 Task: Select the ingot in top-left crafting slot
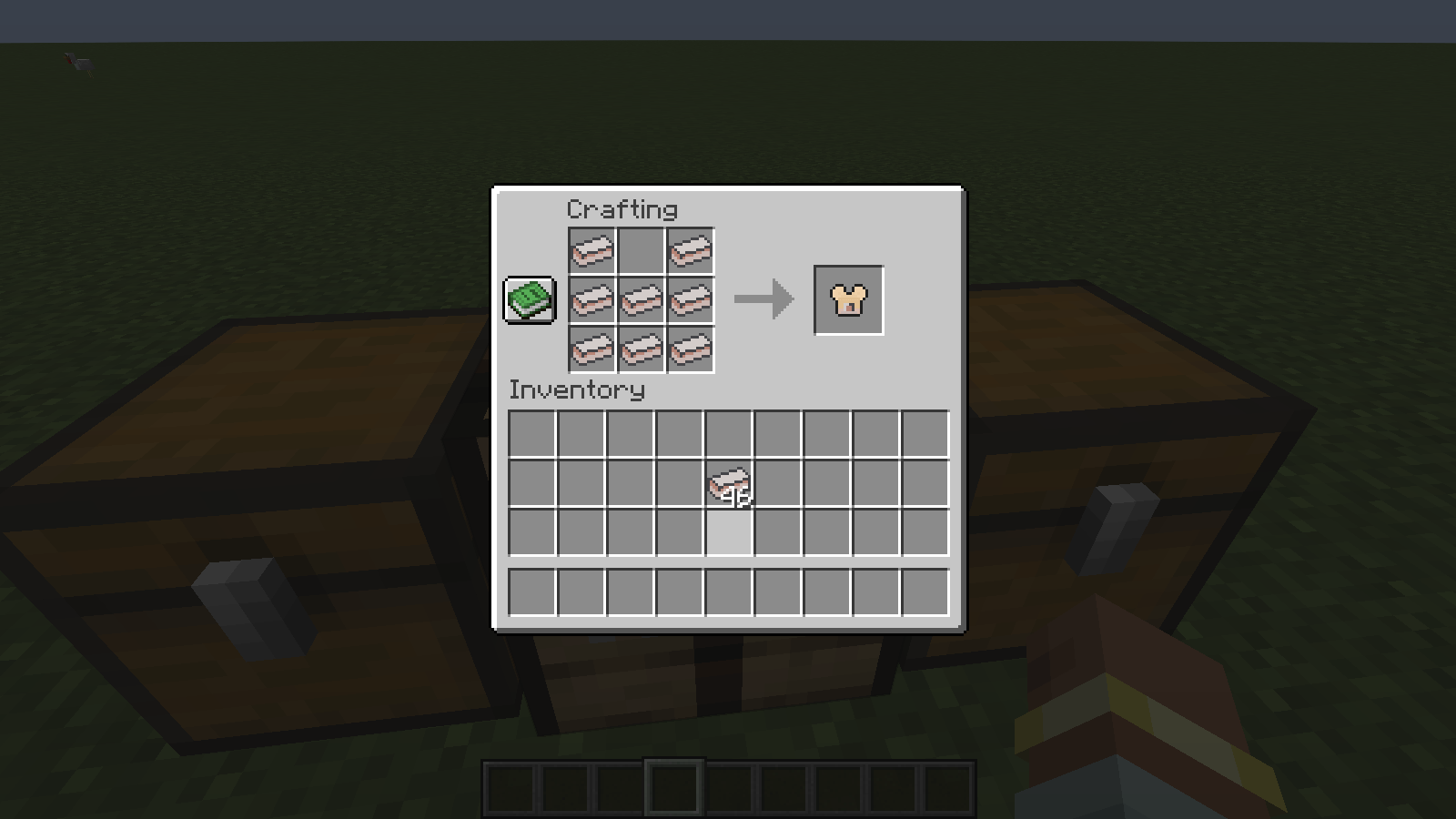point(591,251)
